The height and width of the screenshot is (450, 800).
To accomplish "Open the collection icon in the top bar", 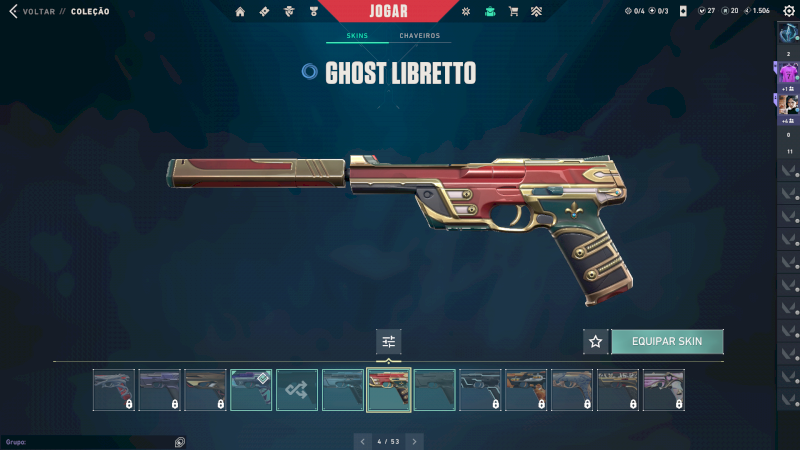I will click(x=490, y=11).
